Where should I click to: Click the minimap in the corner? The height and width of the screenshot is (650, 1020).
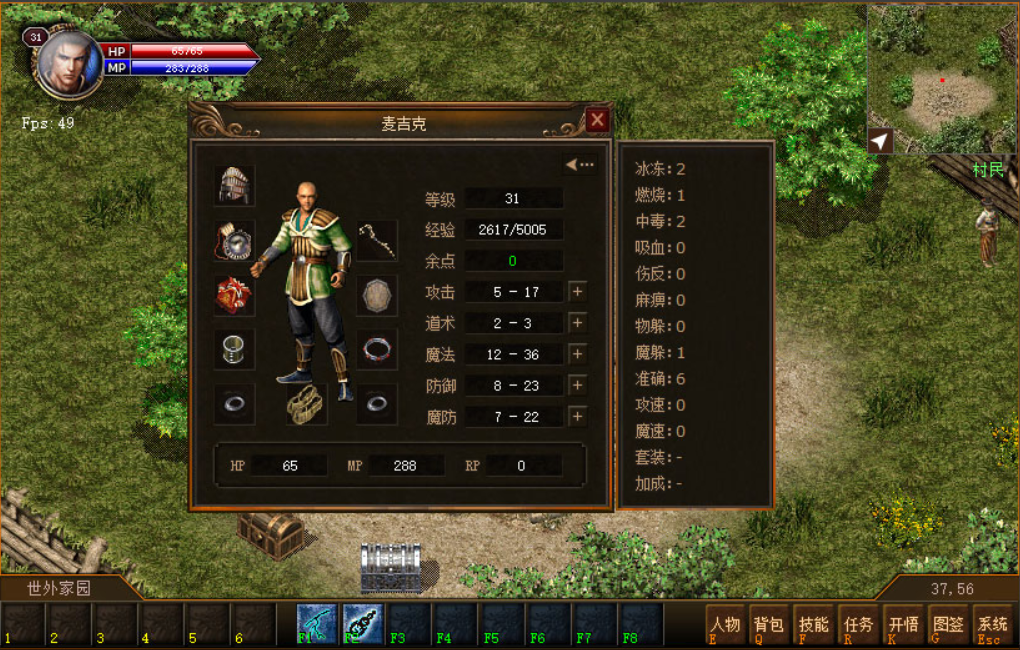point(941,79)
